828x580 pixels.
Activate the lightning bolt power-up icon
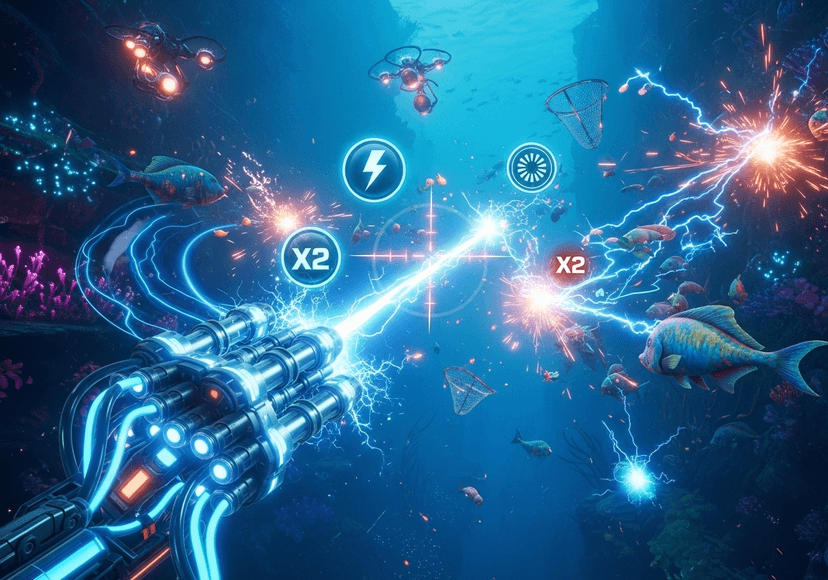click(374, 168)
